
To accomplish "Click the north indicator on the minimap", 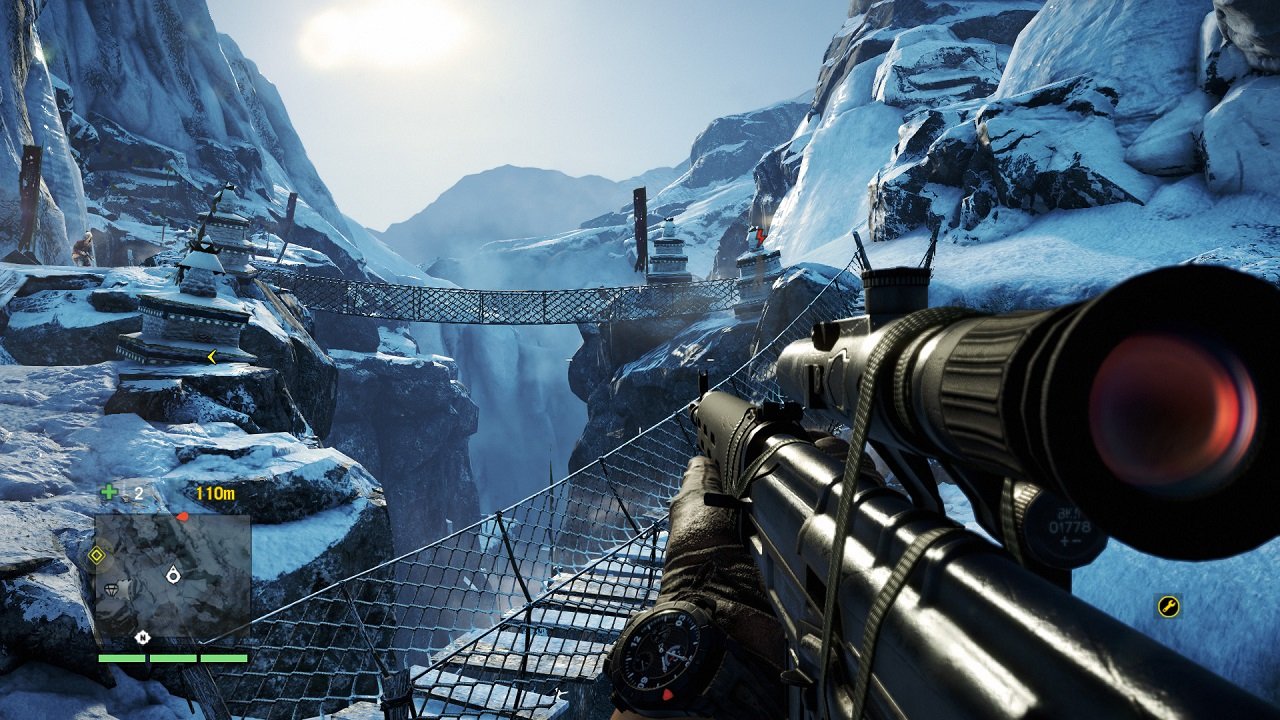I will click(x=142, y=638).
